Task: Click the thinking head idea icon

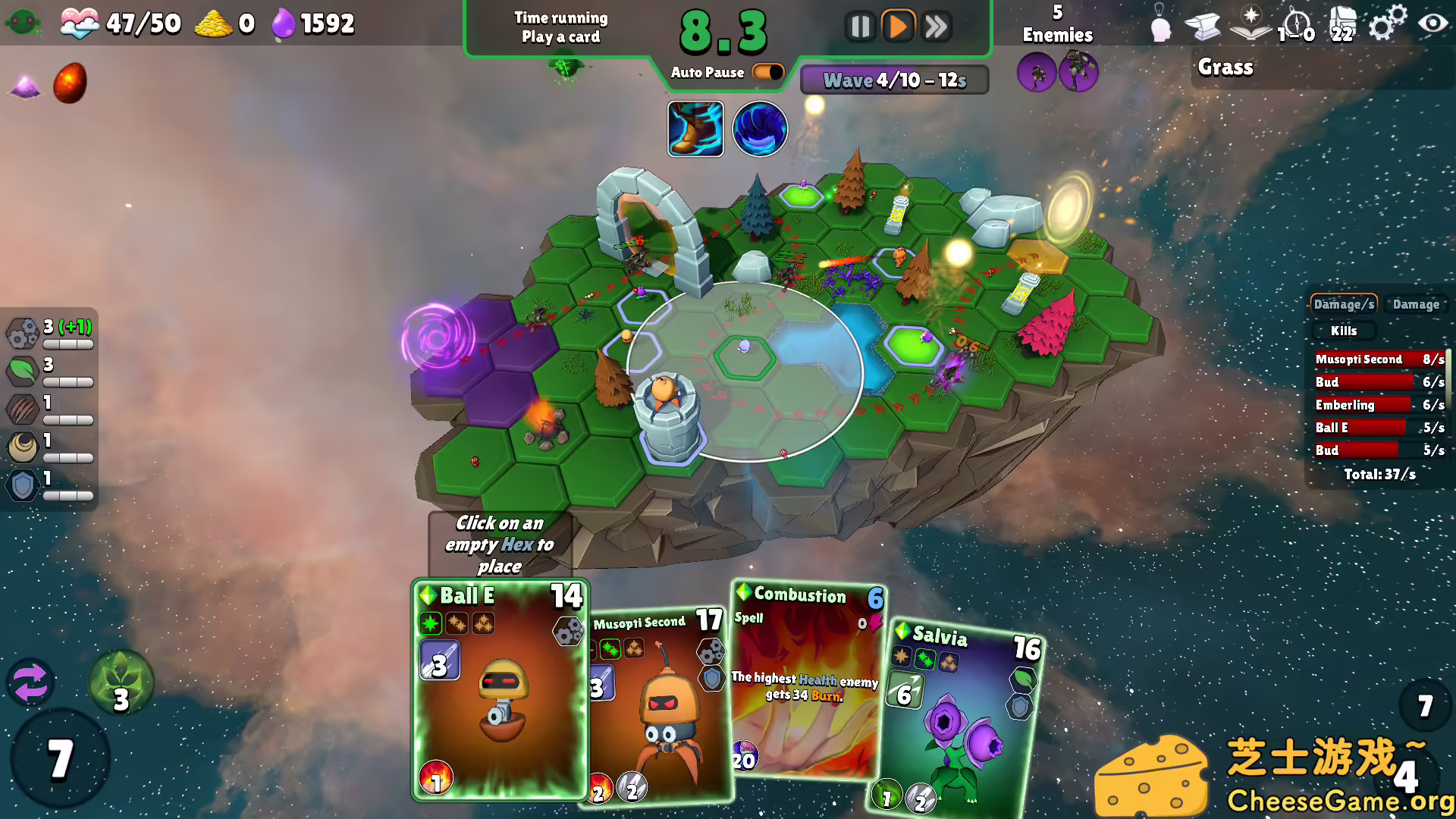Action: (1161, 25)
